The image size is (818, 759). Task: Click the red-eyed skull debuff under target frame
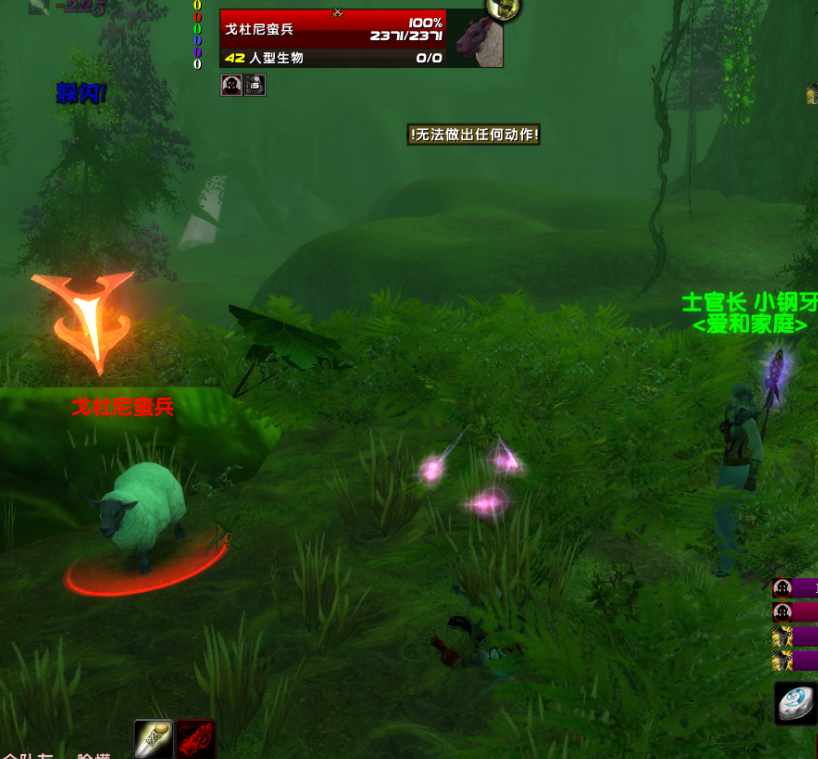pyautogui.click(x=231, y=86)
